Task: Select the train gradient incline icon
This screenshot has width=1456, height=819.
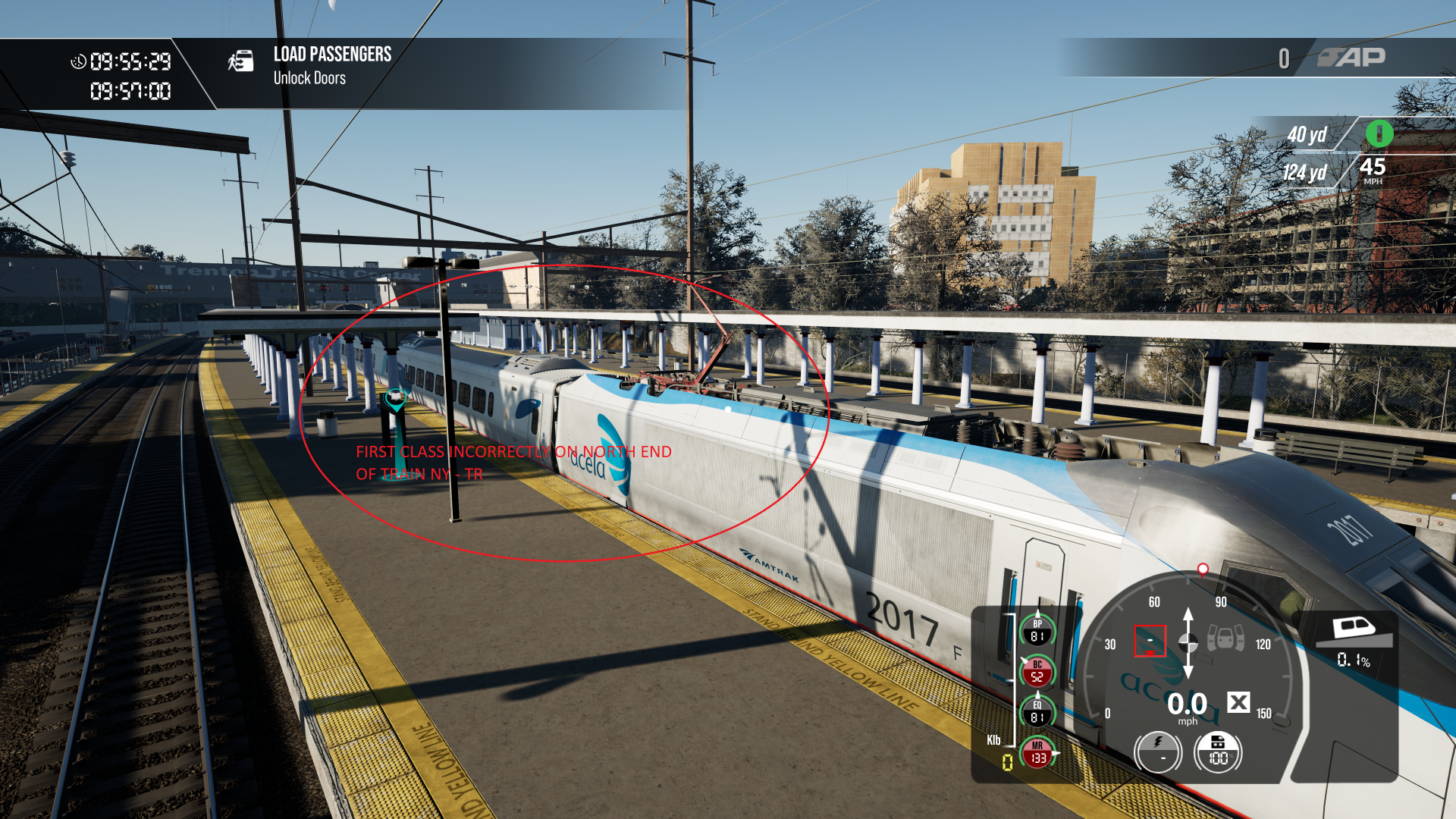Action: 1354,630
